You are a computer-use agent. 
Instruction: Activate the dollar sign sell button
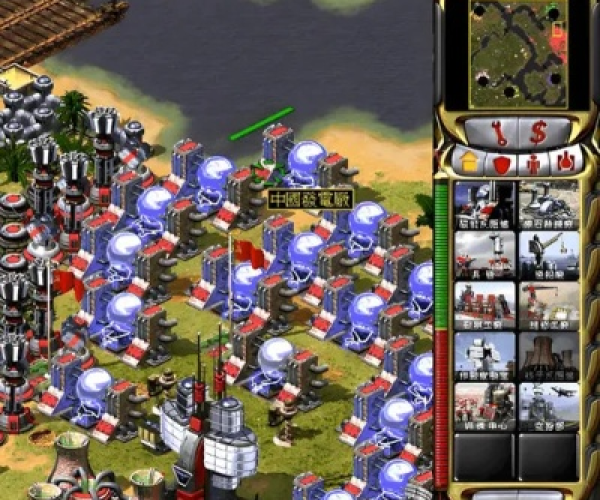tap(539, 130)
